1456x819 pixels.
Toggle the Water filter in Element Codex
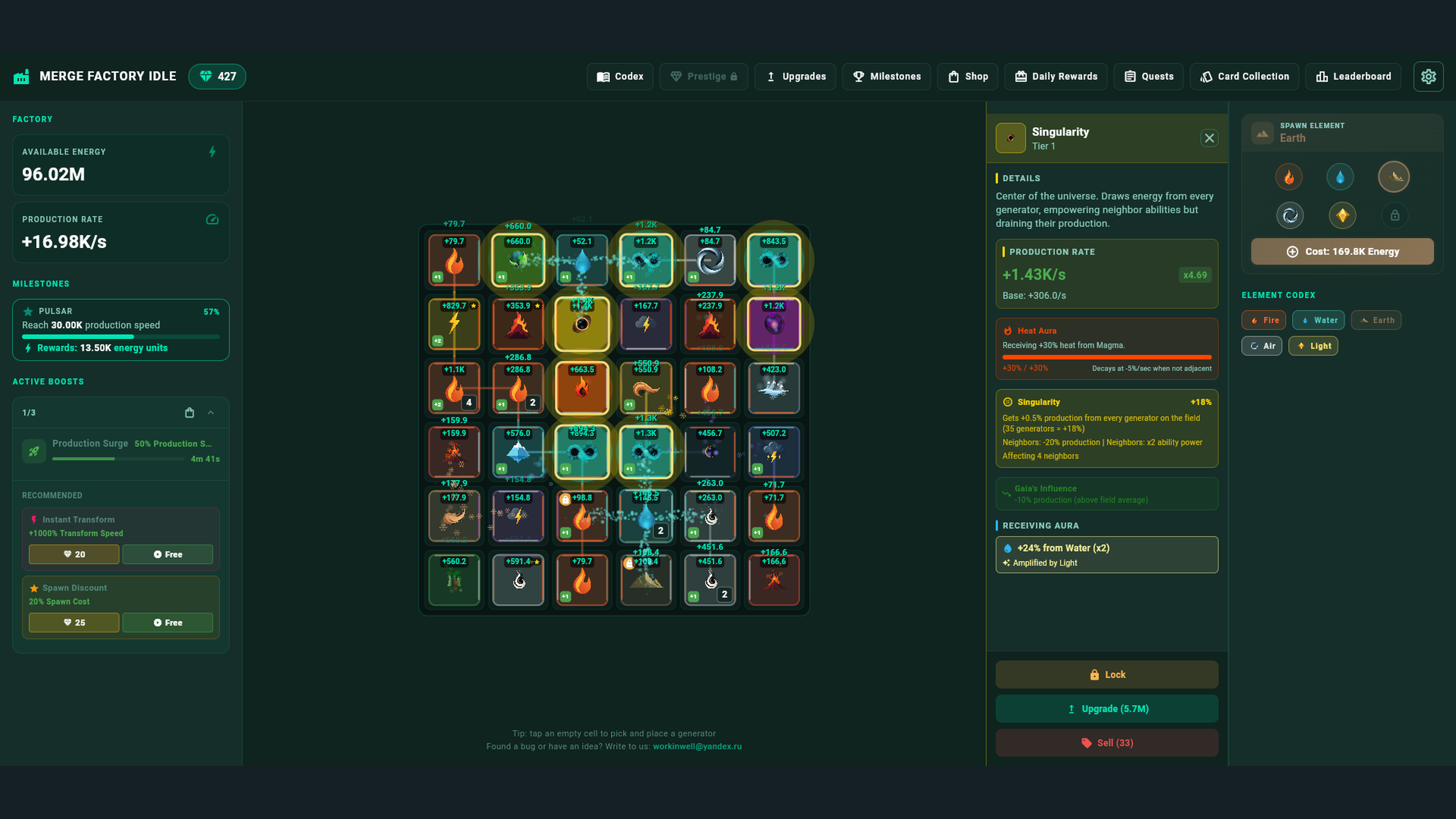(1318, 320)
